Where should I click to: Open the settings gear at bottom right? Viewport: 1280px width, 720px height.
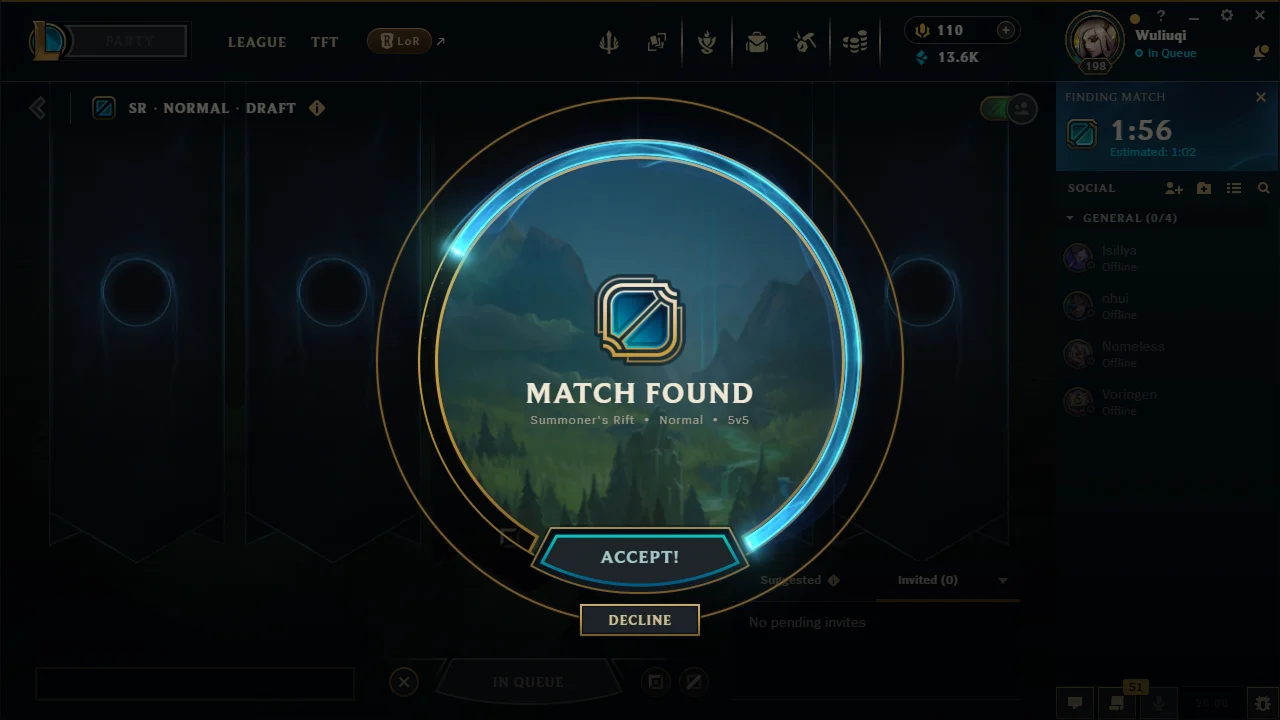click(1262, 703)
